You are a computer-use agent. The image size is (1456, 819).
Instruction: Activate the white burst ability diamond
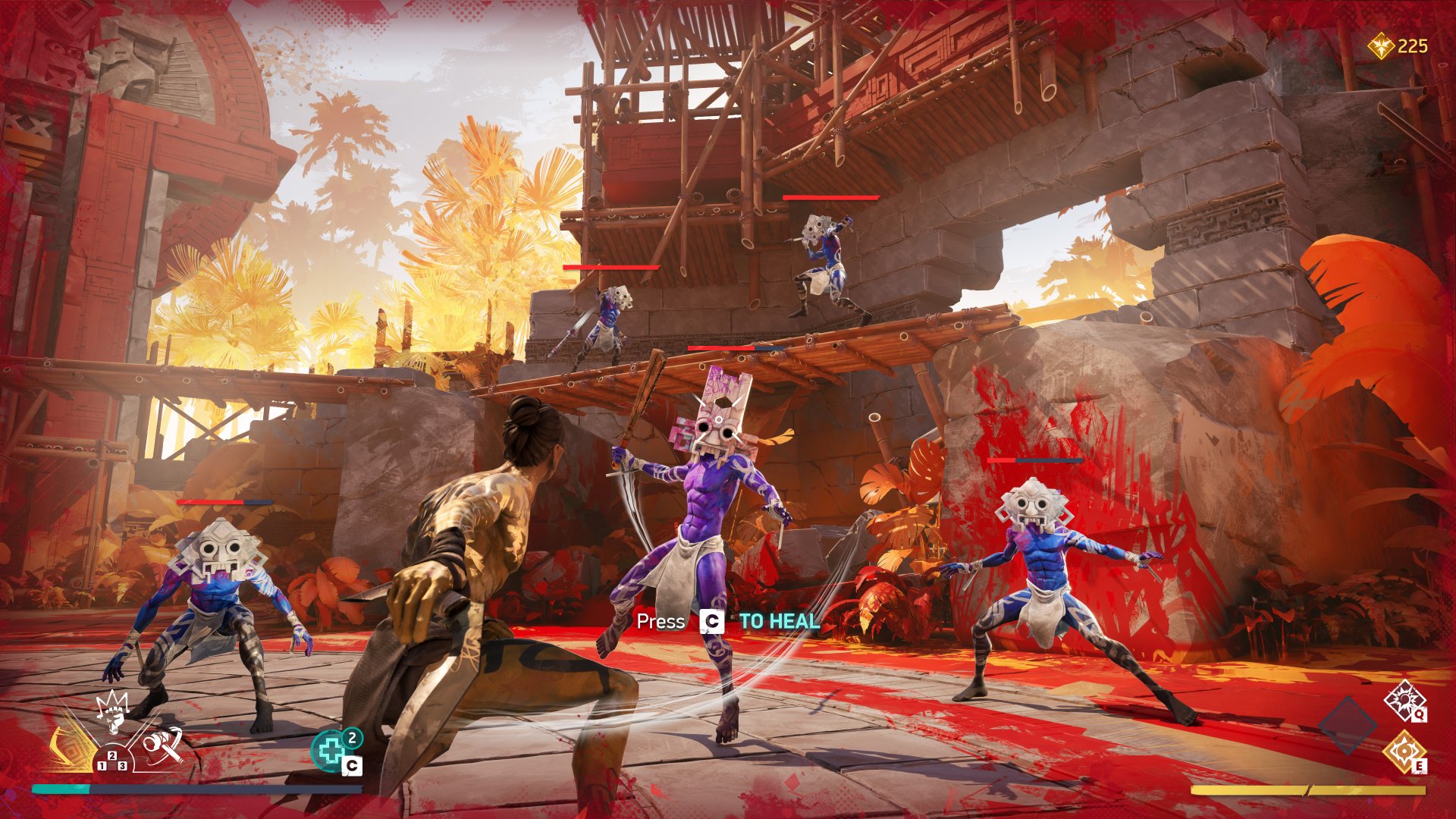pos(1404,701)
